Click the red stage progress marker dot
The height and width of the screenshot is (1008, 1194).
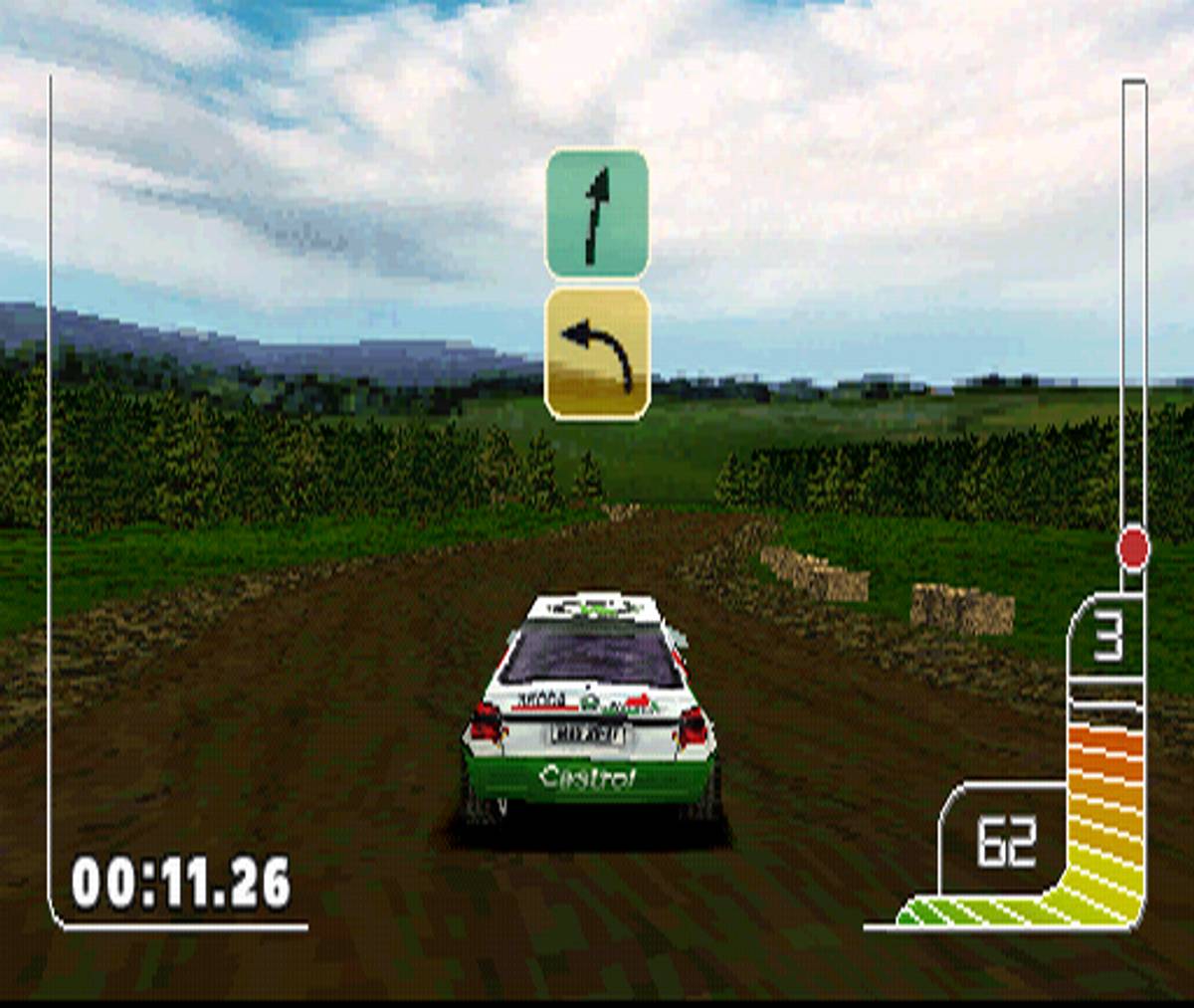pos(1133,548)
